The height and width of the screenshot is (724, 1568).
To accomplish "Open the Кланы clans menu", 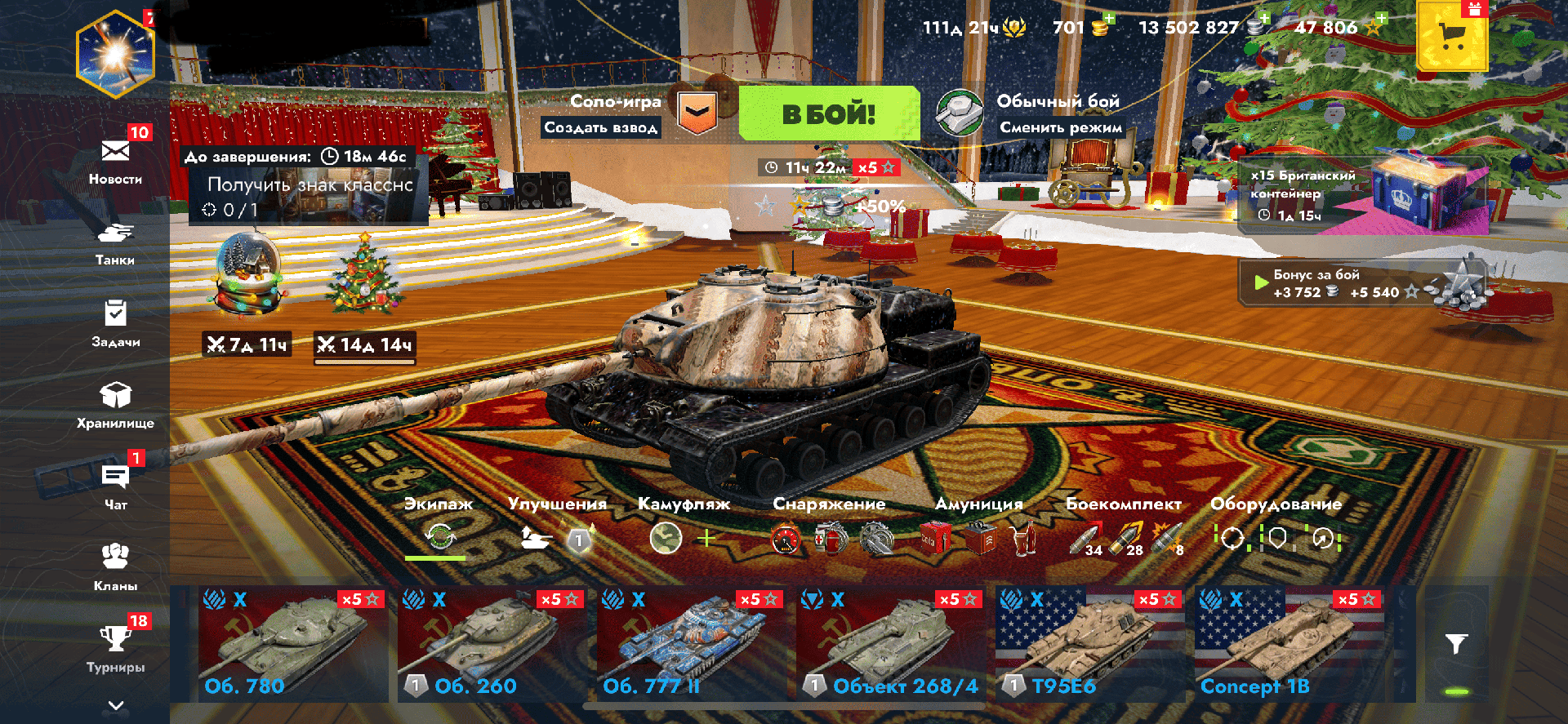I will pos(115,566).
